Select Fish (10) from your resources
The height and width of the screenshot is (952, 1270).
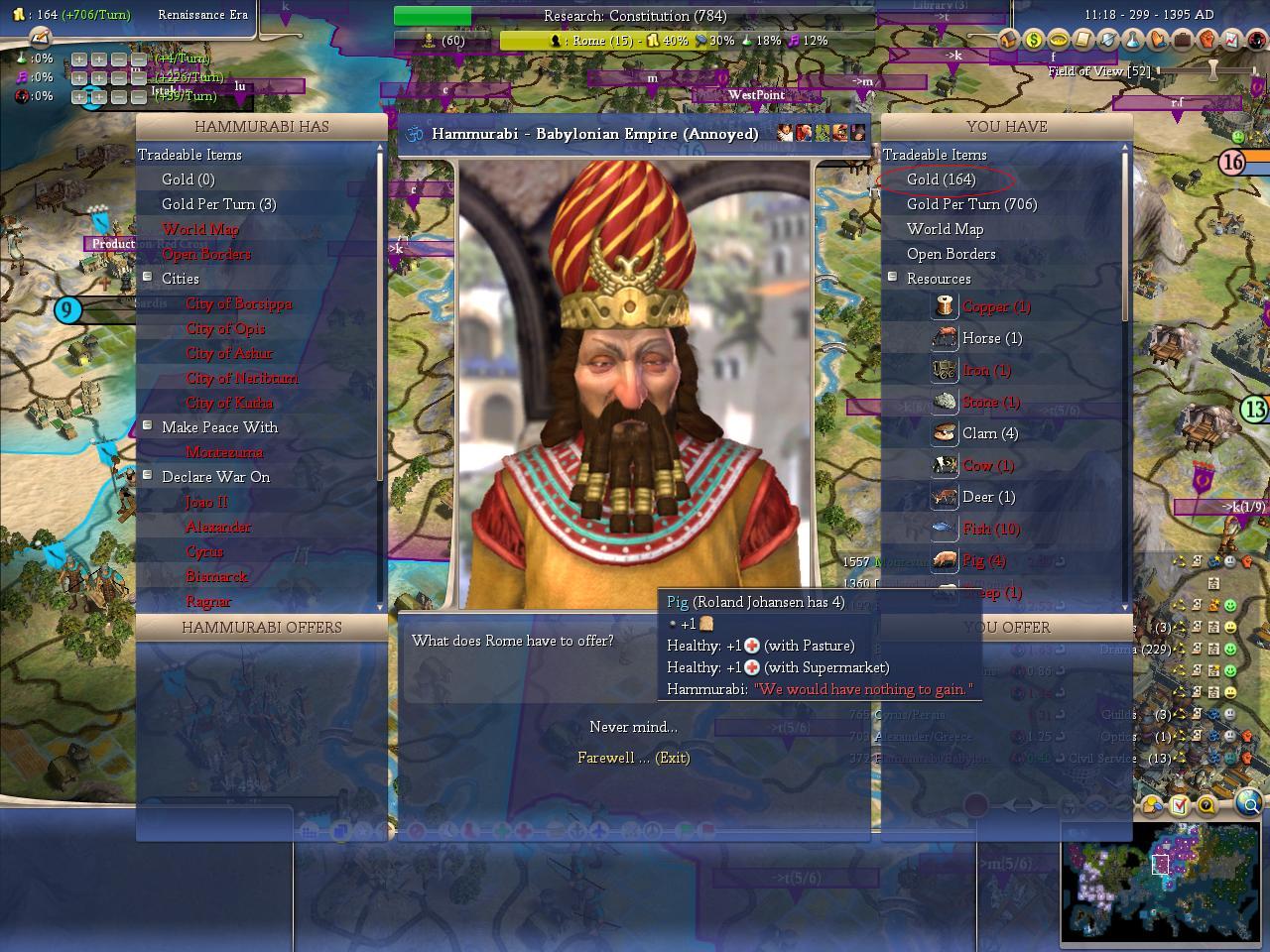click(x=990, y=529)
